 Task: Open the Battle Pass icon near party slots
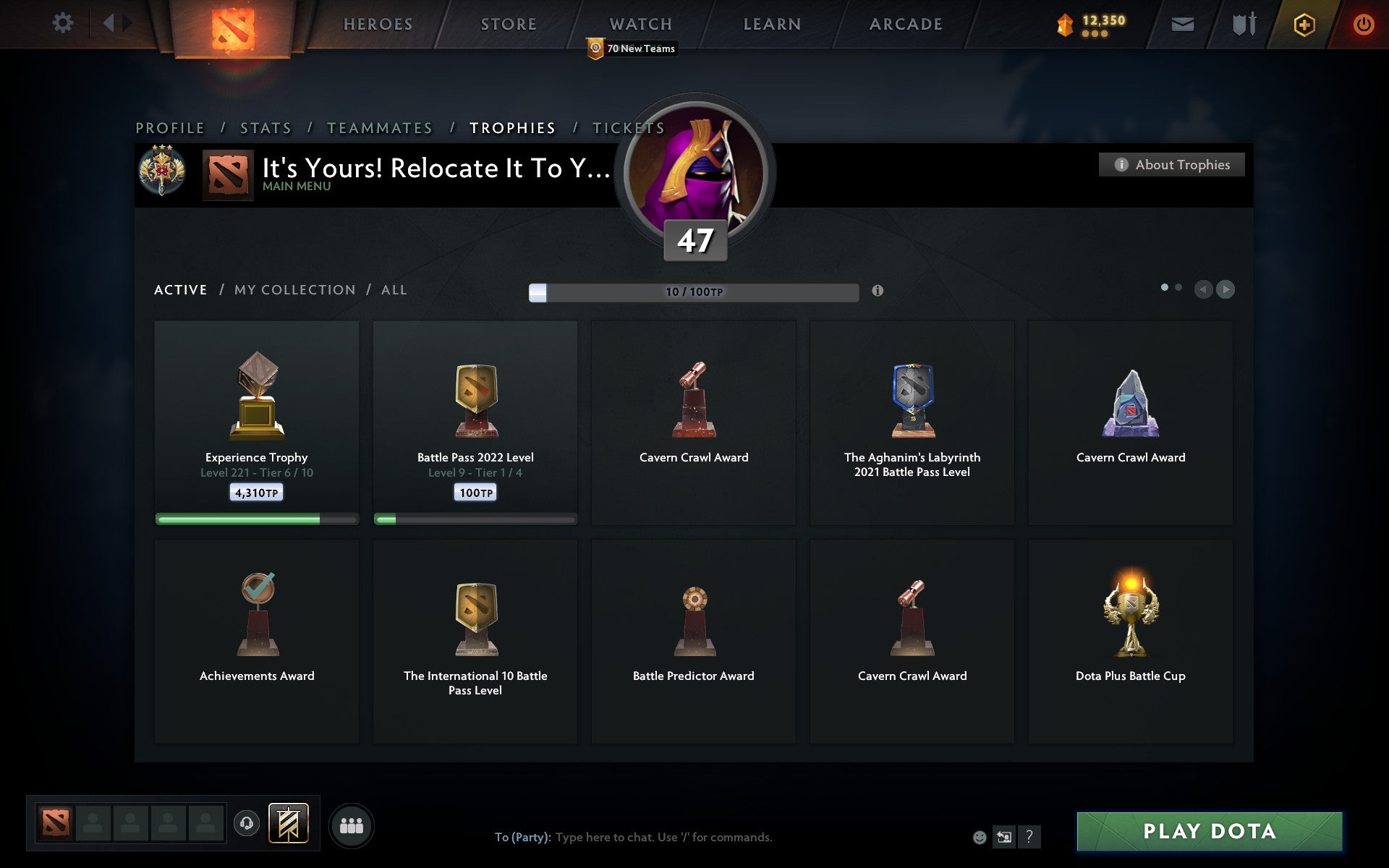pyautogui.click(x=288, y=823)
